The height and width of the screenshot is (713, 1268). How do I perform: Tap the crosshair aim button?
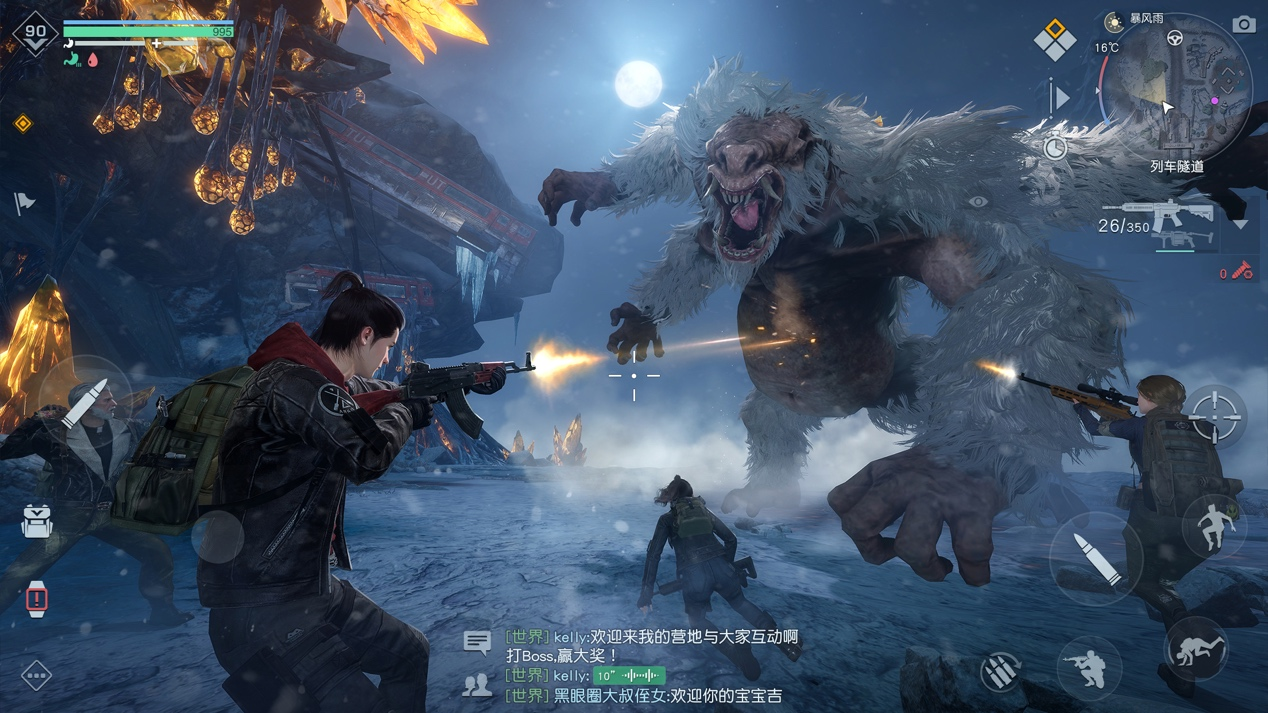[1215, 415]
